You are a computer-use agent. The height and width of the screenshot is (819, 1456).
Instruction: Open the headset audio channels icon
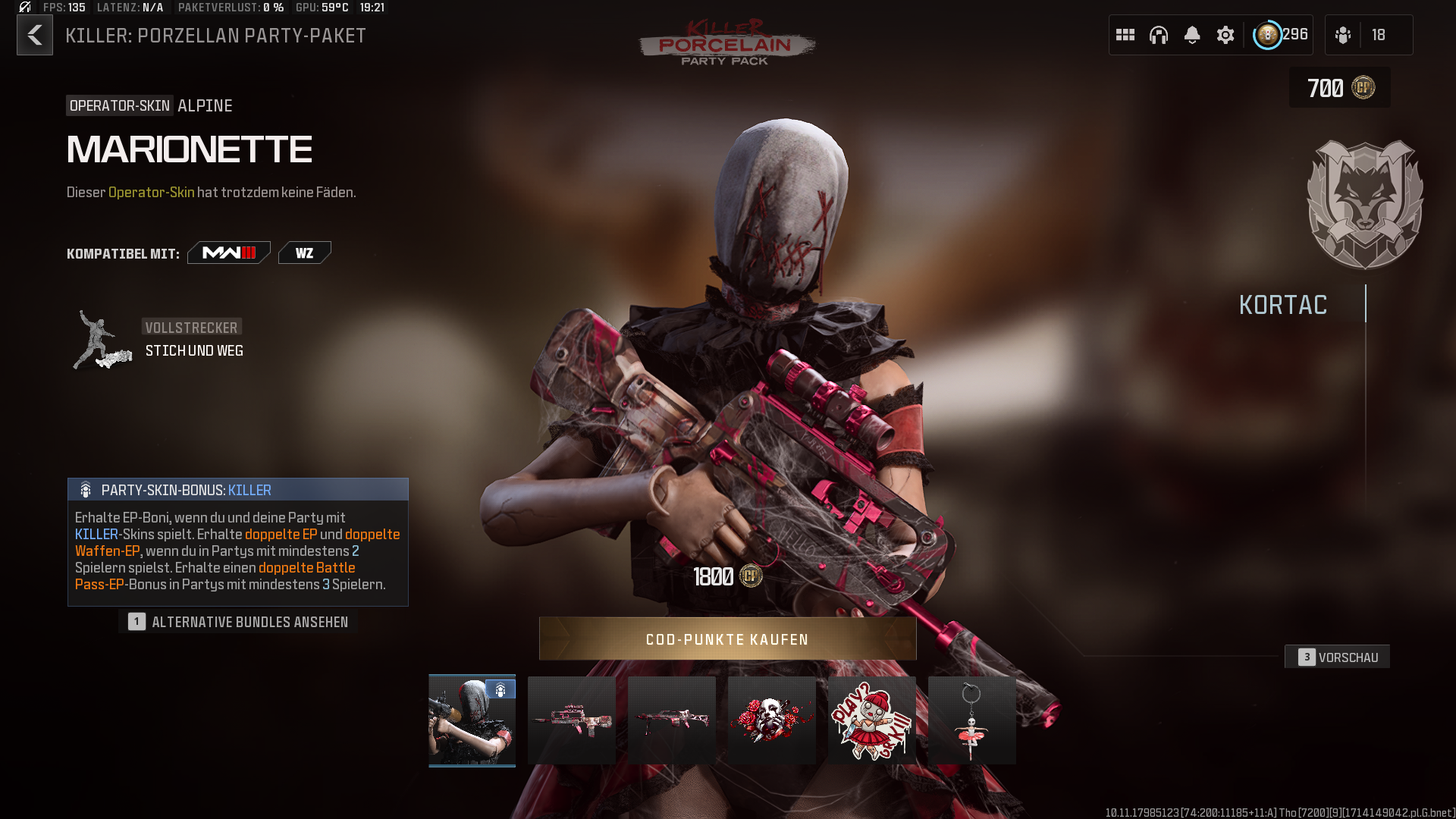[x=1159, y=35]
